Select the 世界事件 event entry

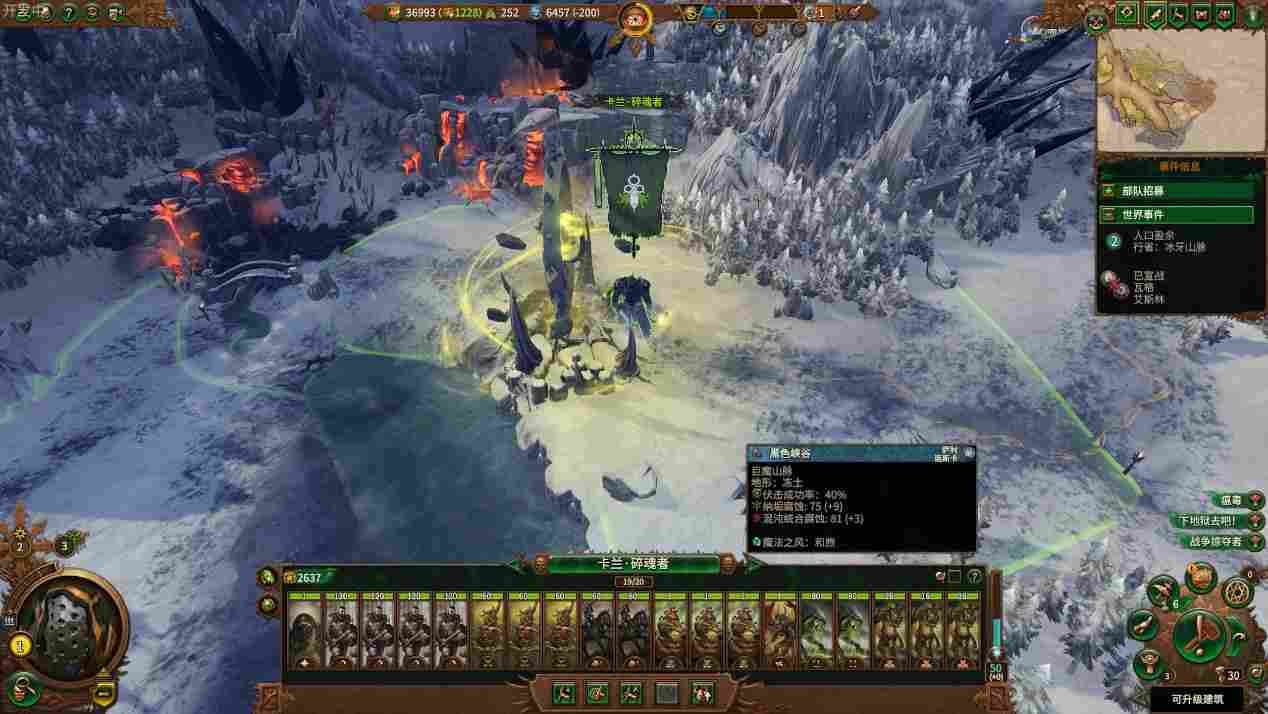tap(1176, 215)
